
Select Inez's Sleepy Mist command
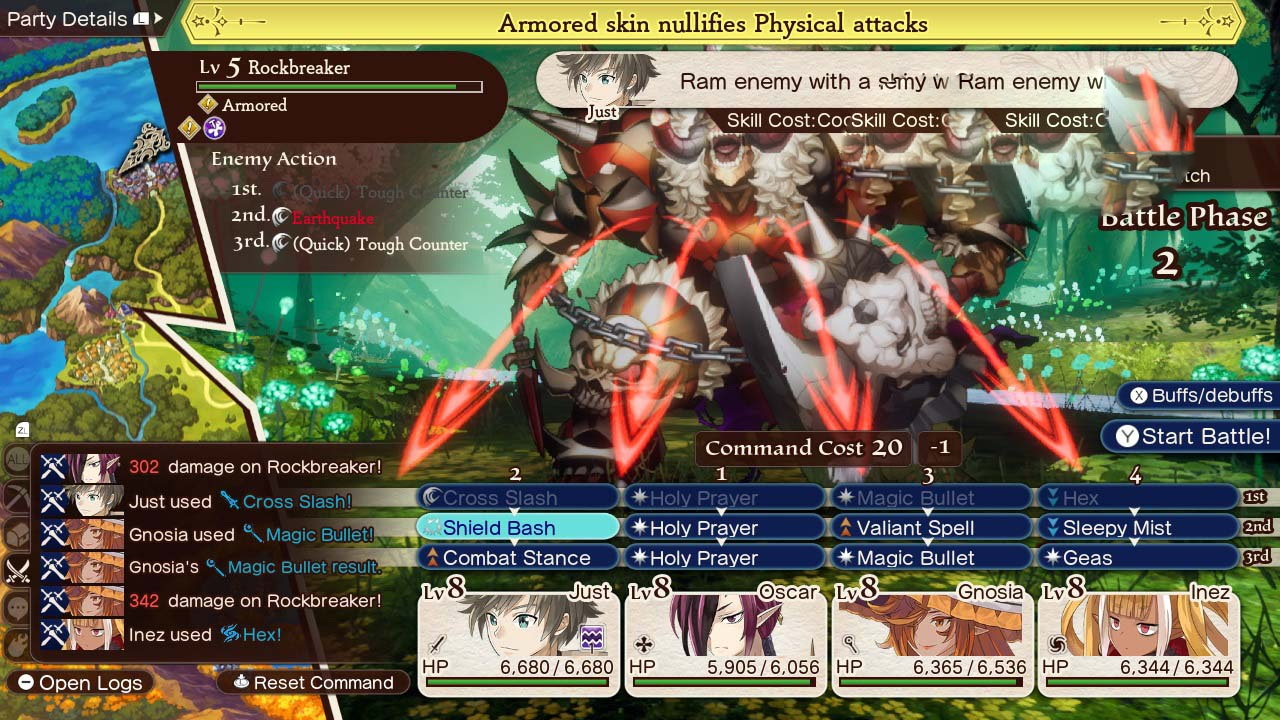point(1137,528)
